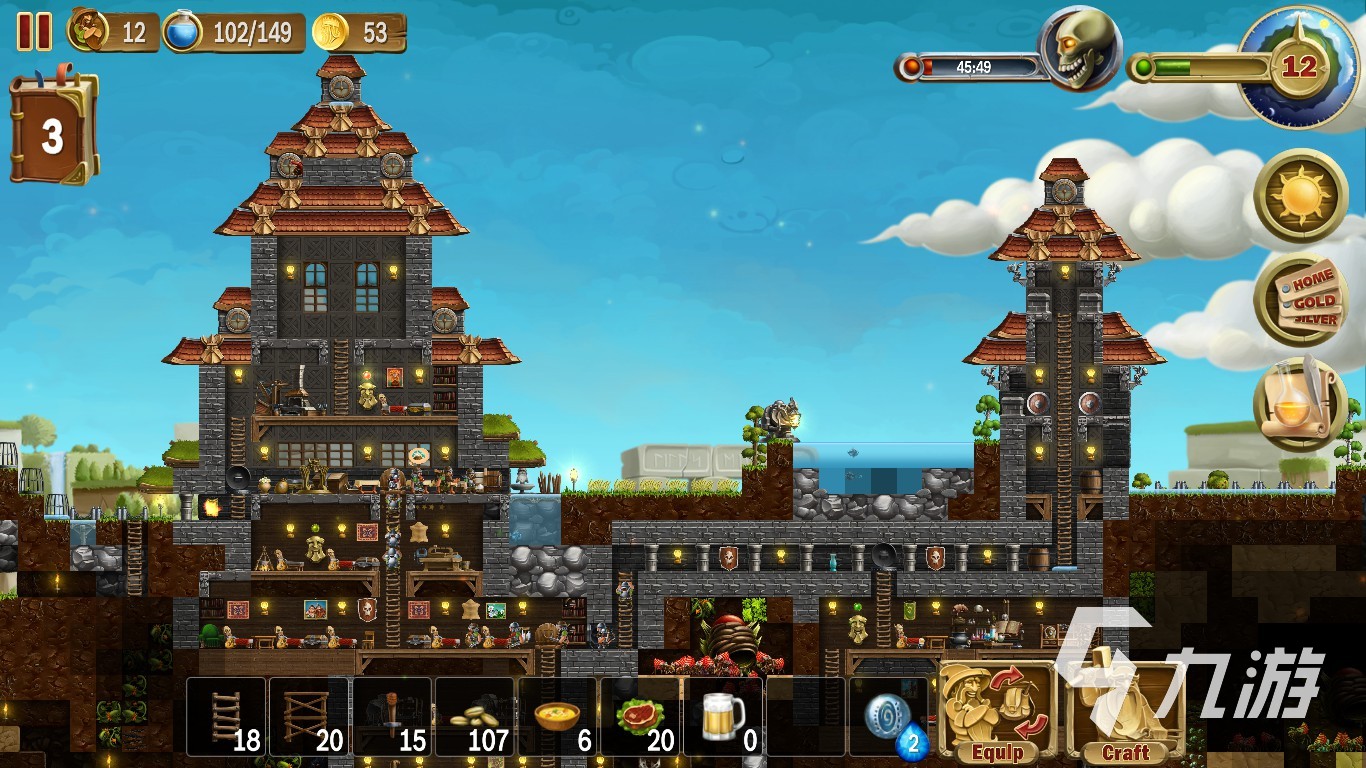Click the dwarf population icon

pos(89,31)
